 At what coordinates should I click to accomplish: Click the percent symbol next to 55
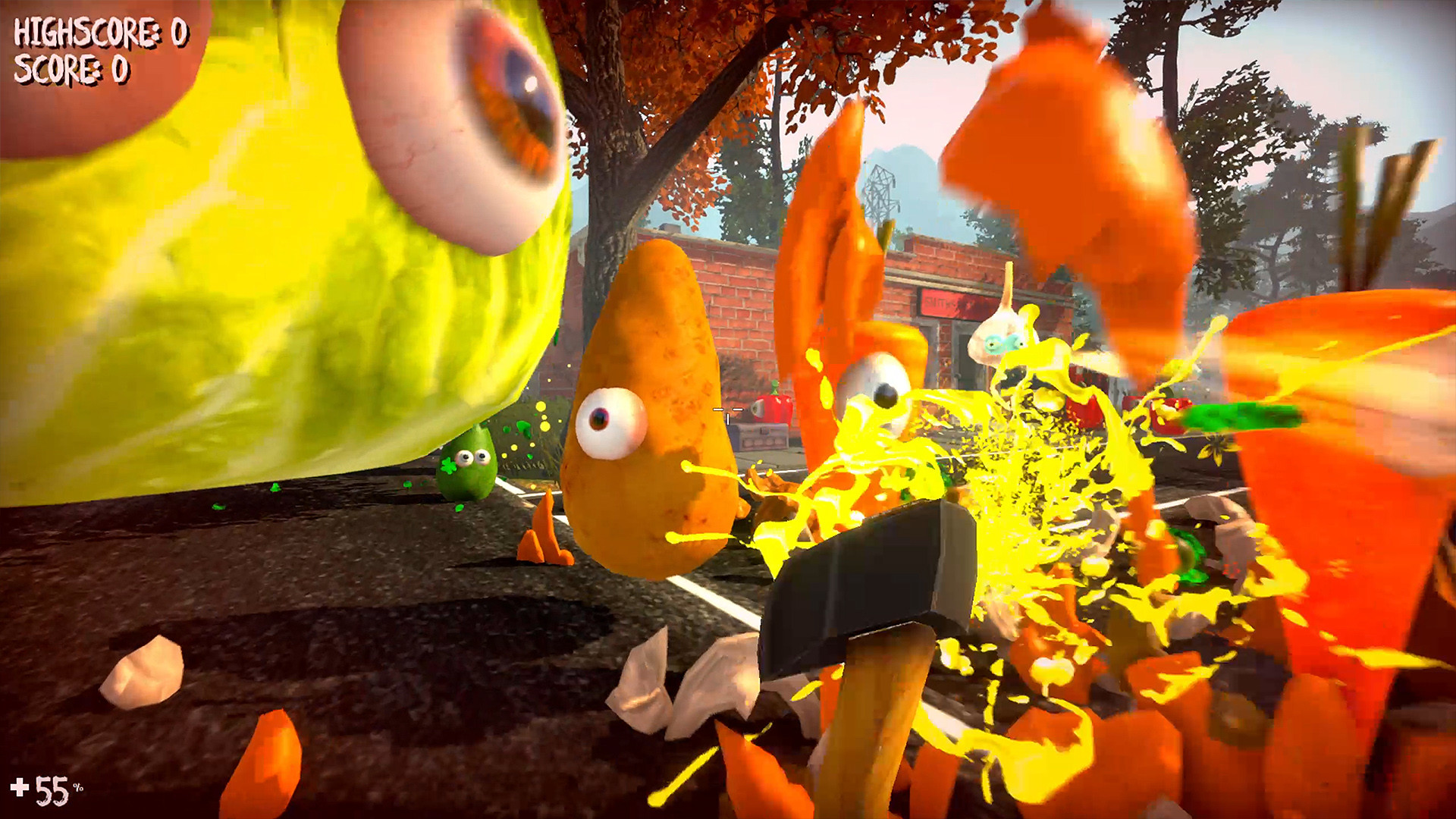tap(77, 786)
